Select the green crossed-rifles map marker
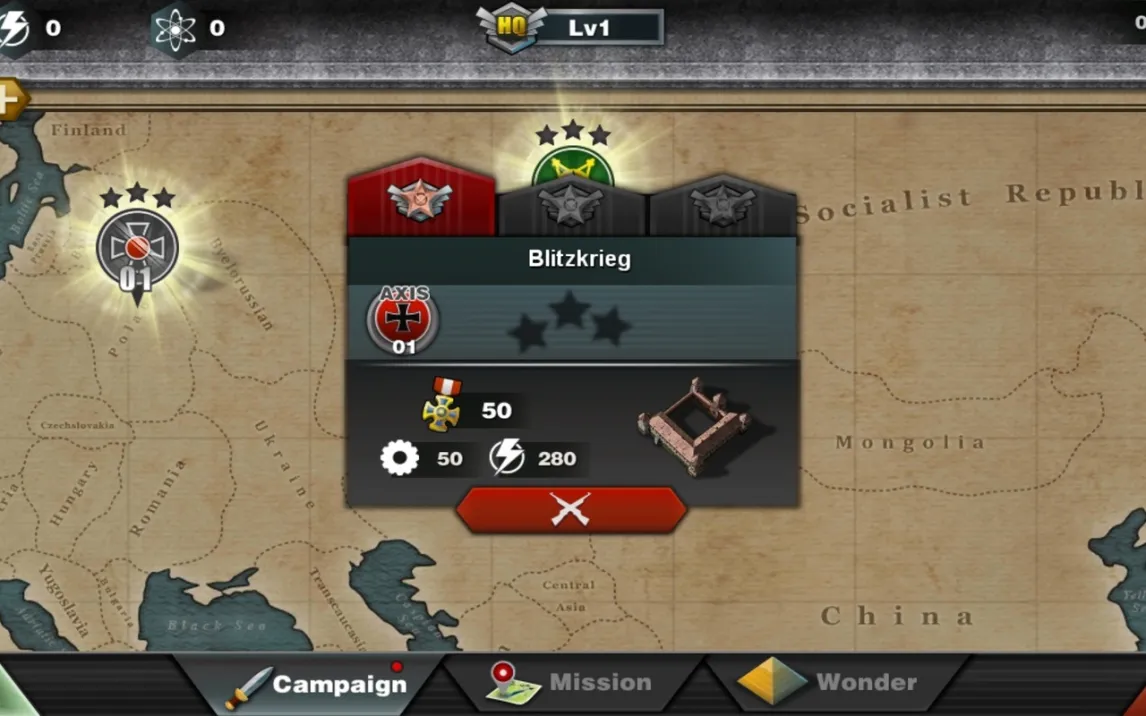Viewport: 1146px width, 716px height. 573,166
